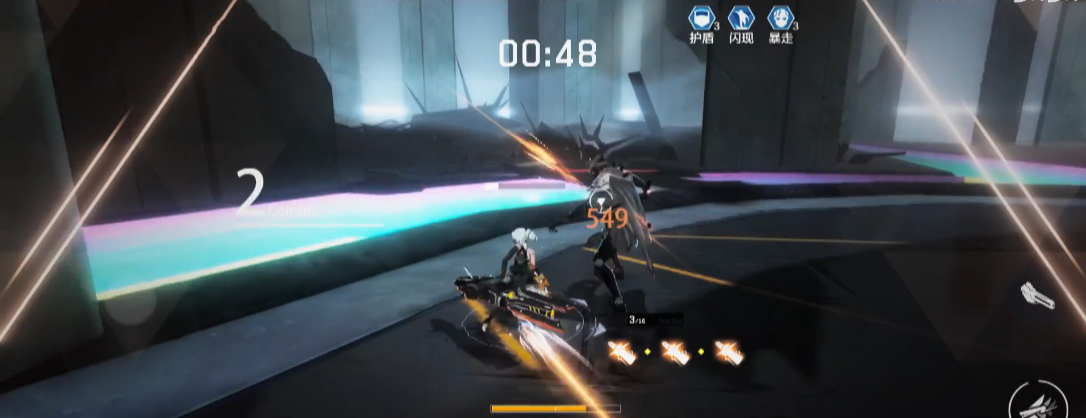This screenshot has width=1086, height=418.
Task: Activate the 护盾 shield skill icon
Action: point(700,17)
